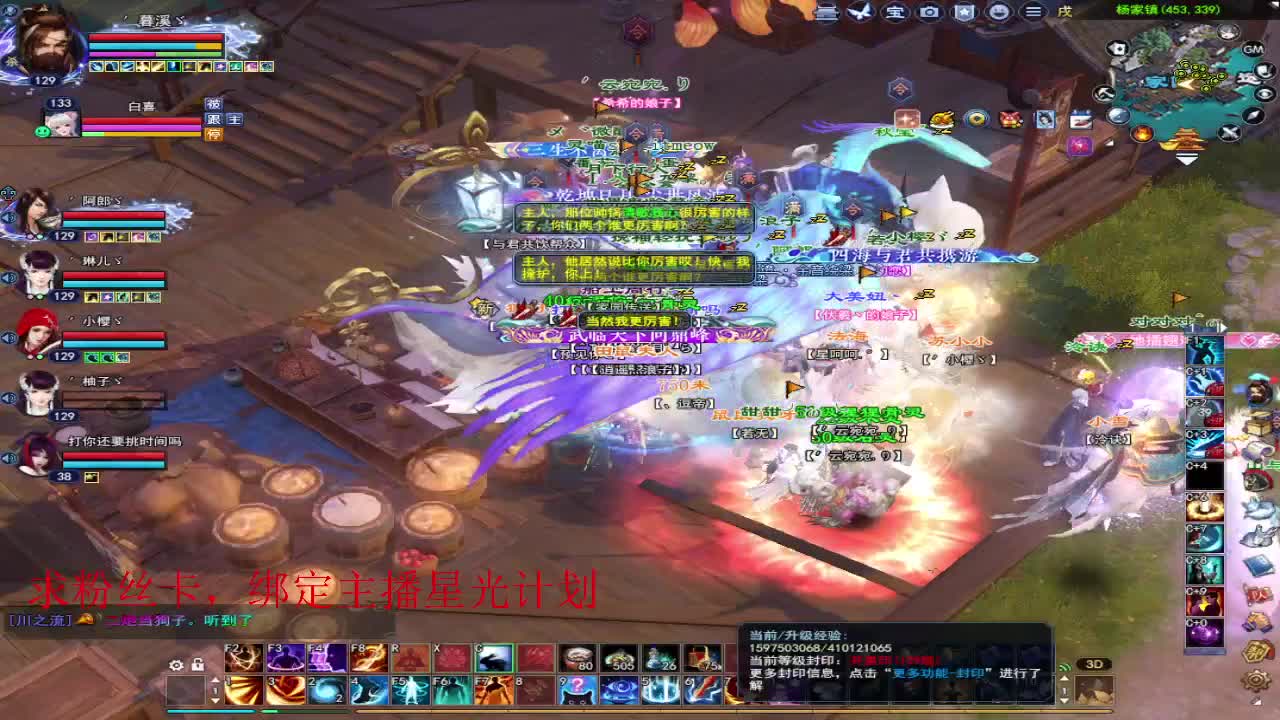Screen dimensions: 1280x720
Task: Toggle the action bar lock icon
Action: point(196,664)
